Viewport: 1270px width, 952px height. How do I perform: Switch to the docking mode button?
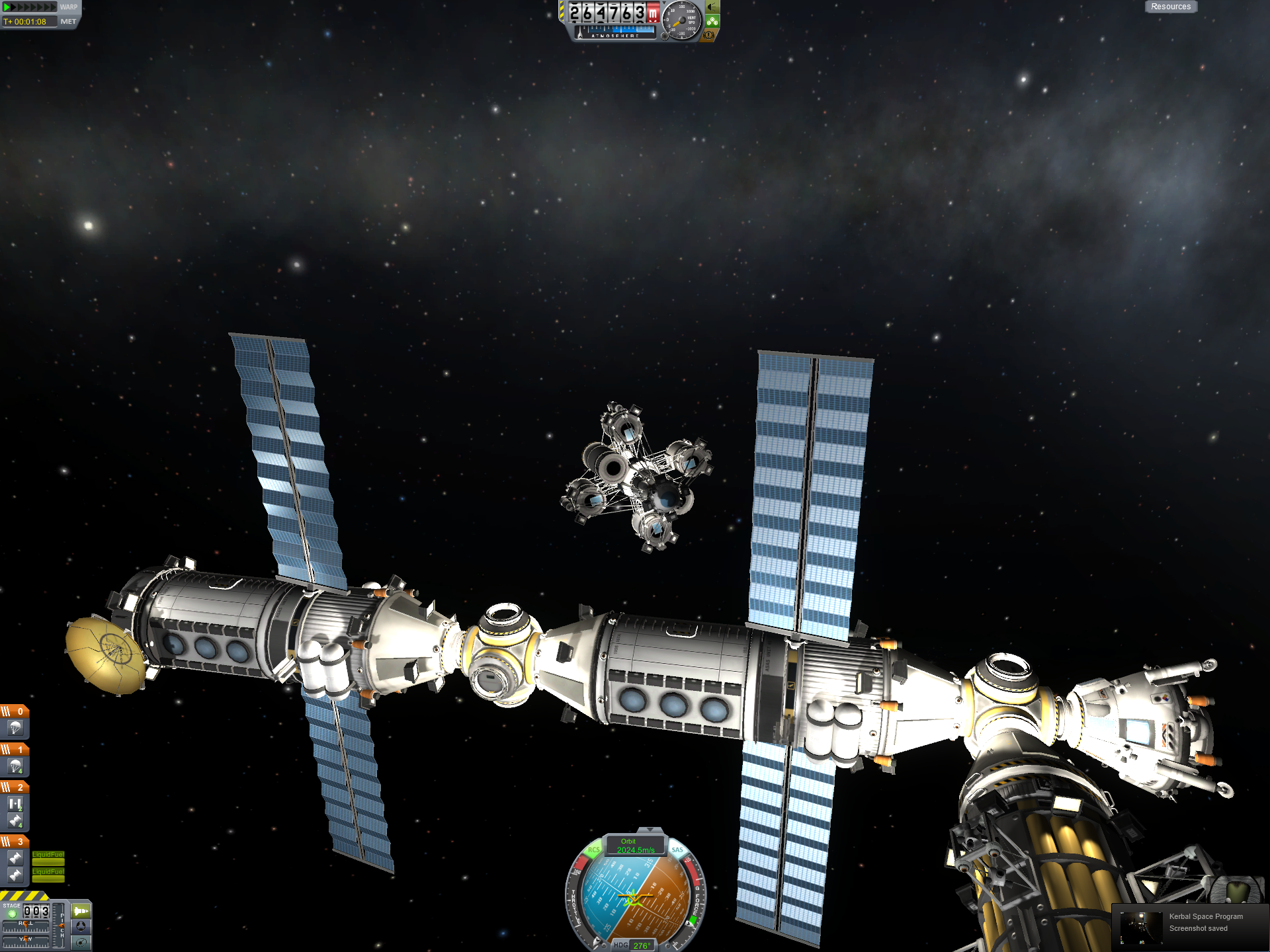point(81,927)
